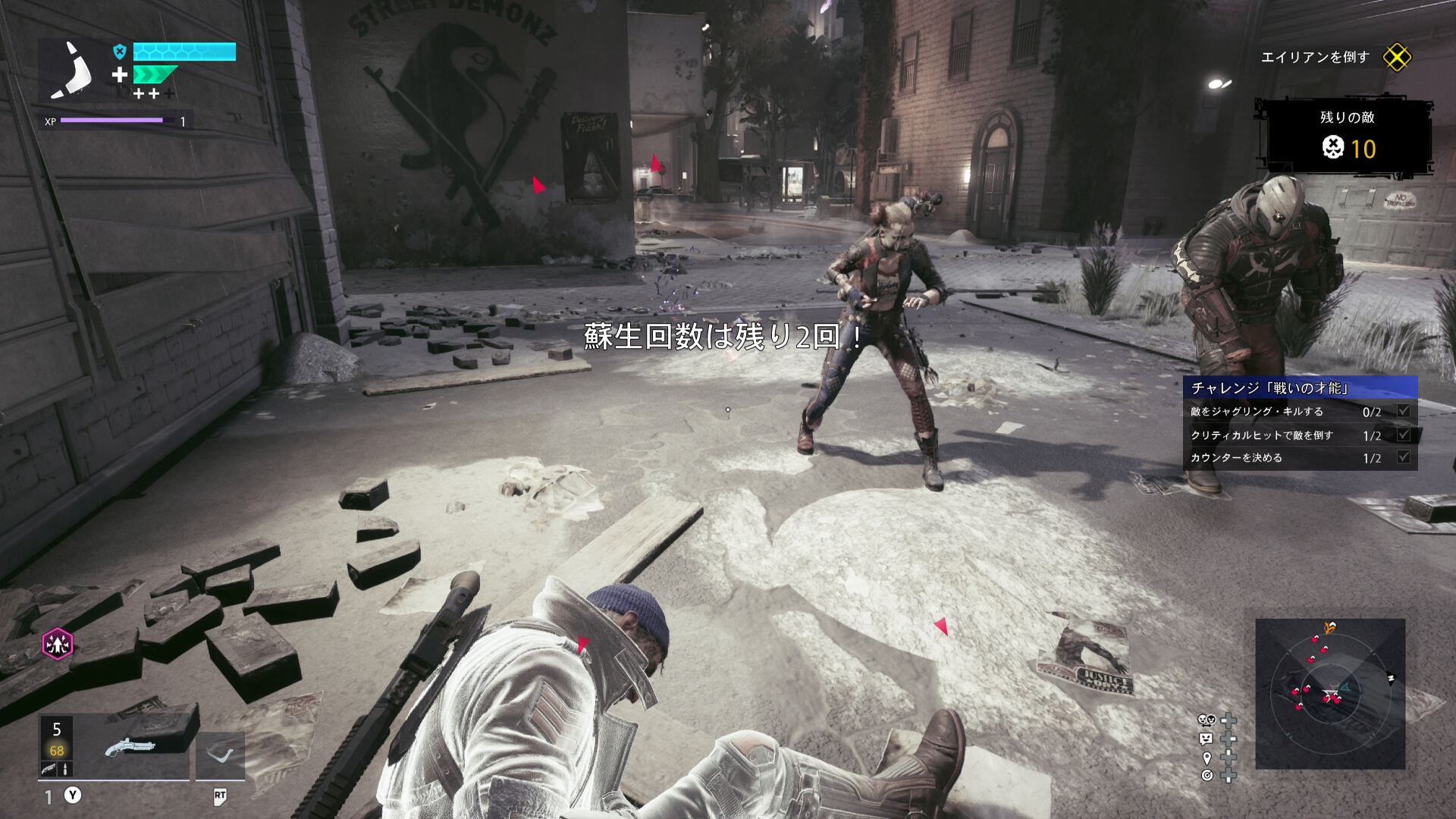Viewport: 1456px width, 819px height.
Task: Select the equipped shotgun weapon slot
Action: tap(130, 747)
